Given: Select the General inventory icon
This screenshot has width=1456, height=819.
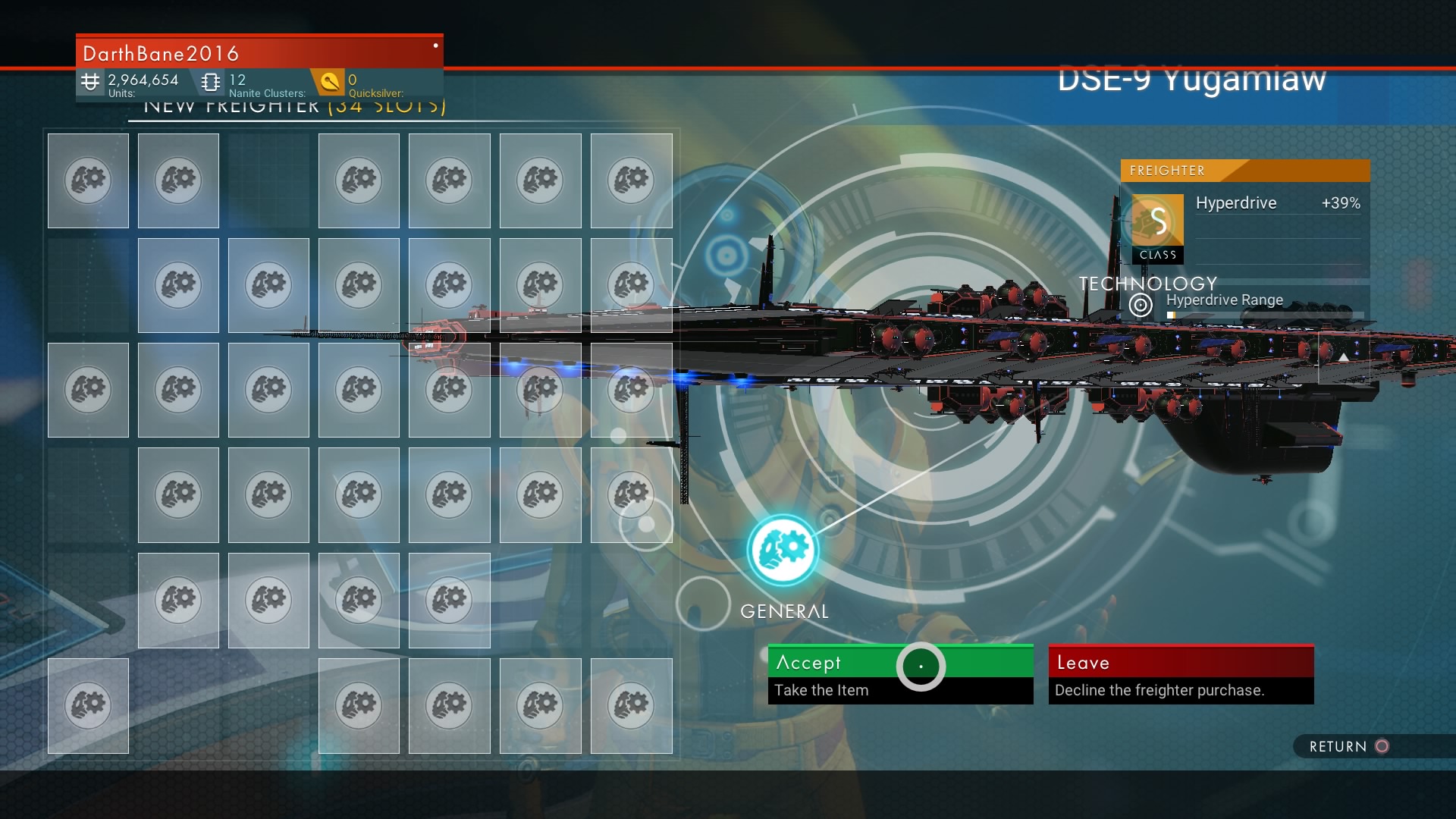Looking at the screenshot, I should (x=783, y=550).
